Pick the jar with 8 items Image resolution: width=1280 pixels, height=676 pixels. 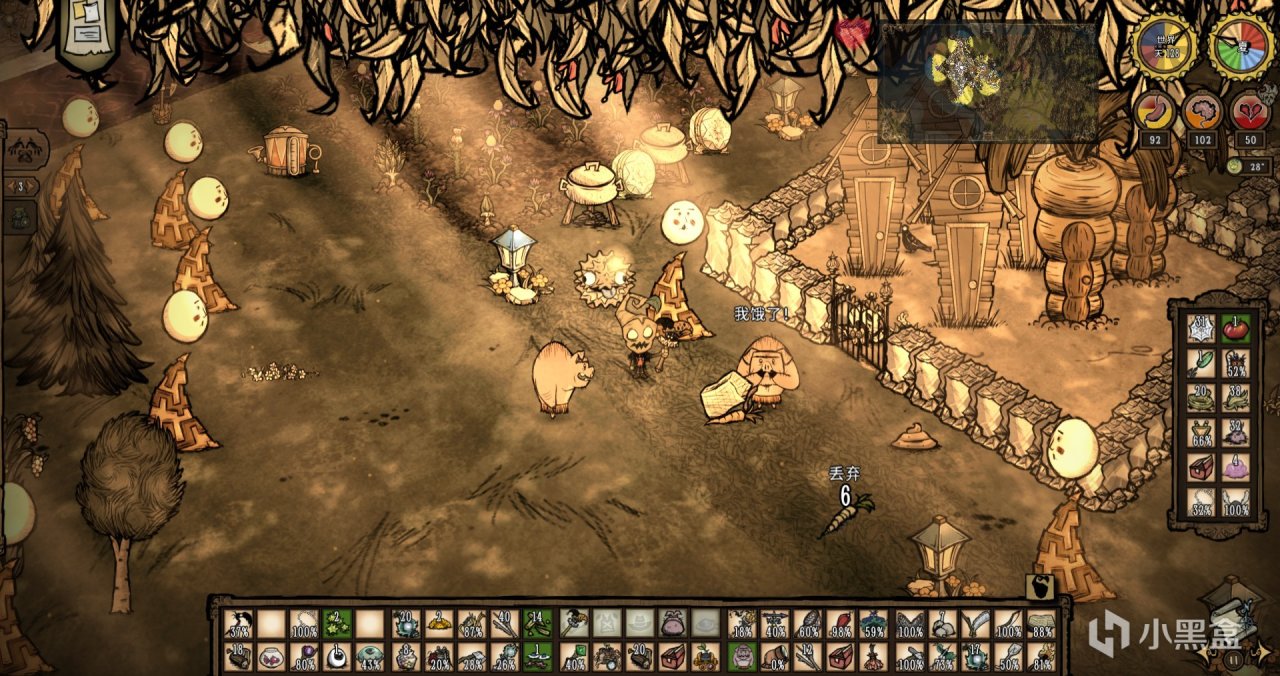tap(405, 658)
